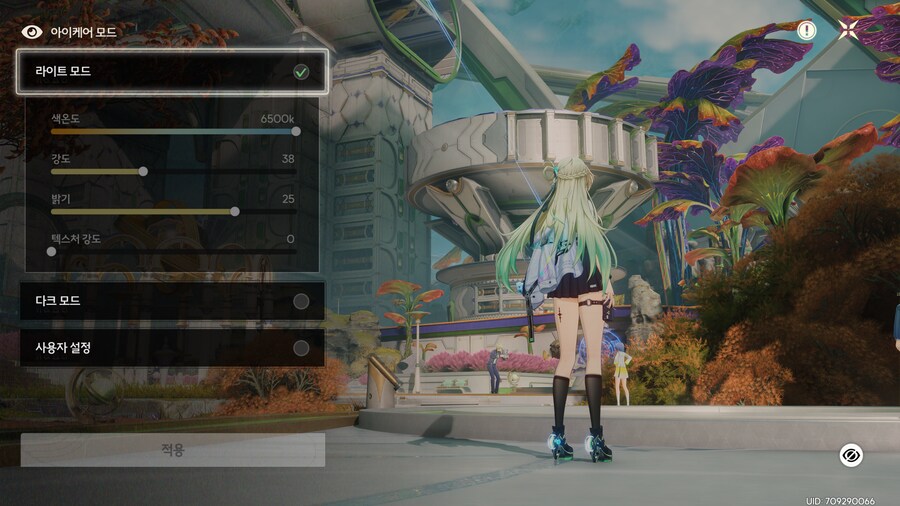Toggle the eye preview icon

[x=851, y=455]
